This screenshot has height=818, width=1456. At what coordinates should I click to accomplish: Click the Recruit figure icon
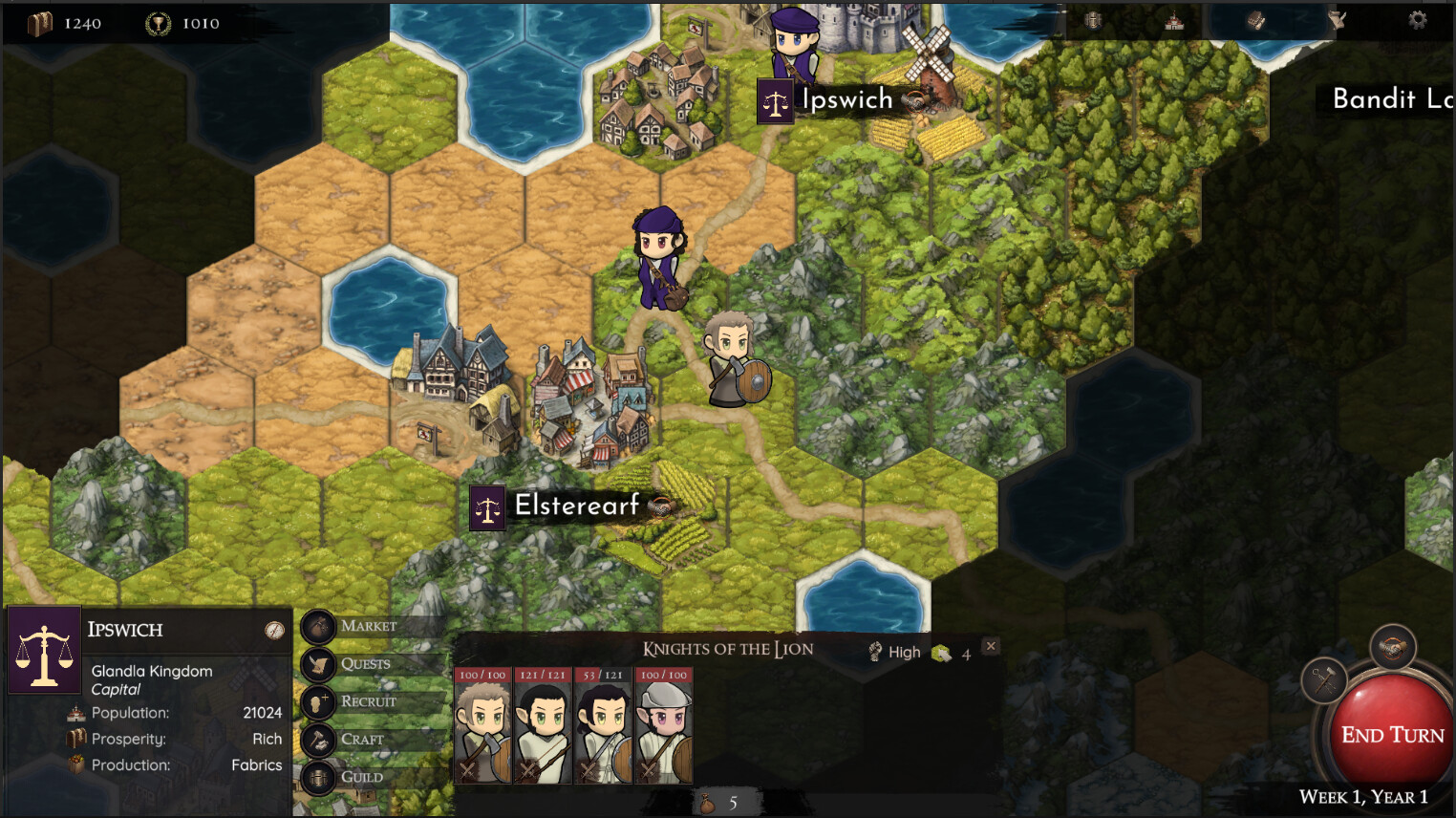(x=319, y=701)
